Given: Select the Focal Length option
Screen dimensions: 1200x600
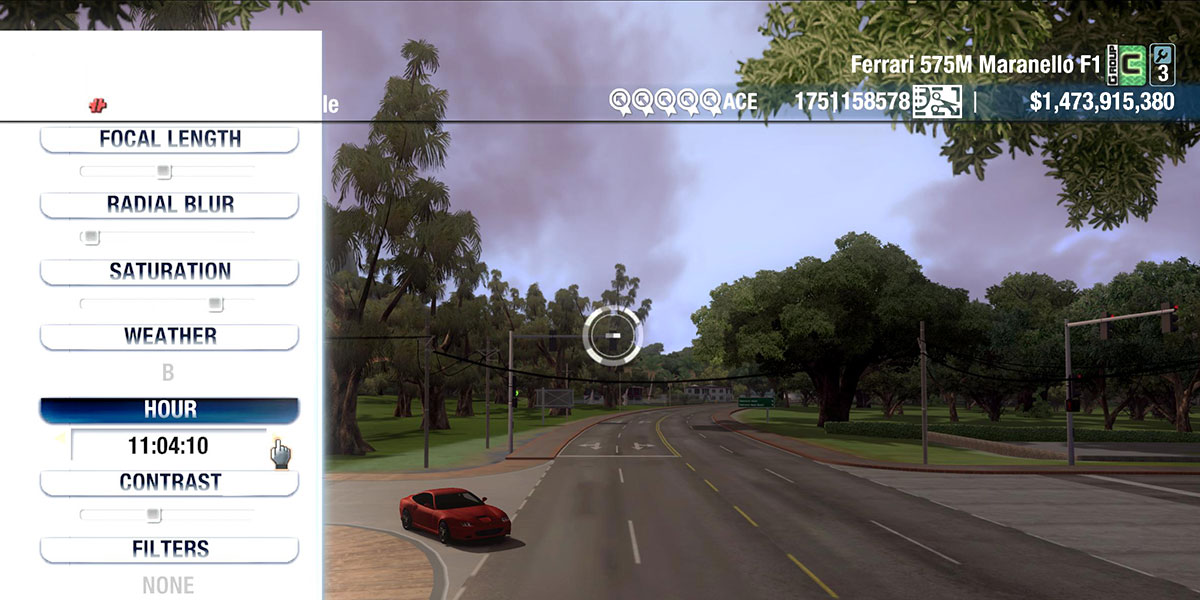Looking at the screenshot, I should point(169,139).
